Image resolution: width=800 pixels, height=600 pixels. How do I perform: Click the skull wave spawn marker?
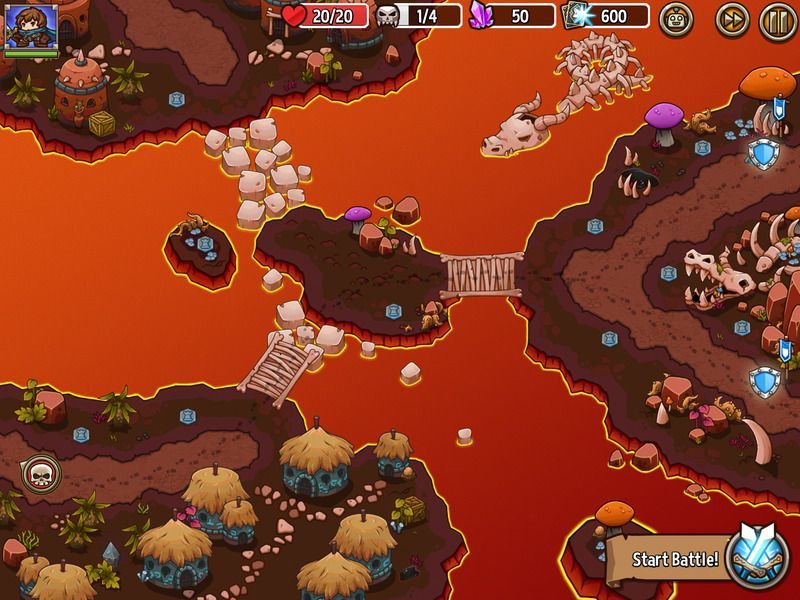tap(40, 472)
